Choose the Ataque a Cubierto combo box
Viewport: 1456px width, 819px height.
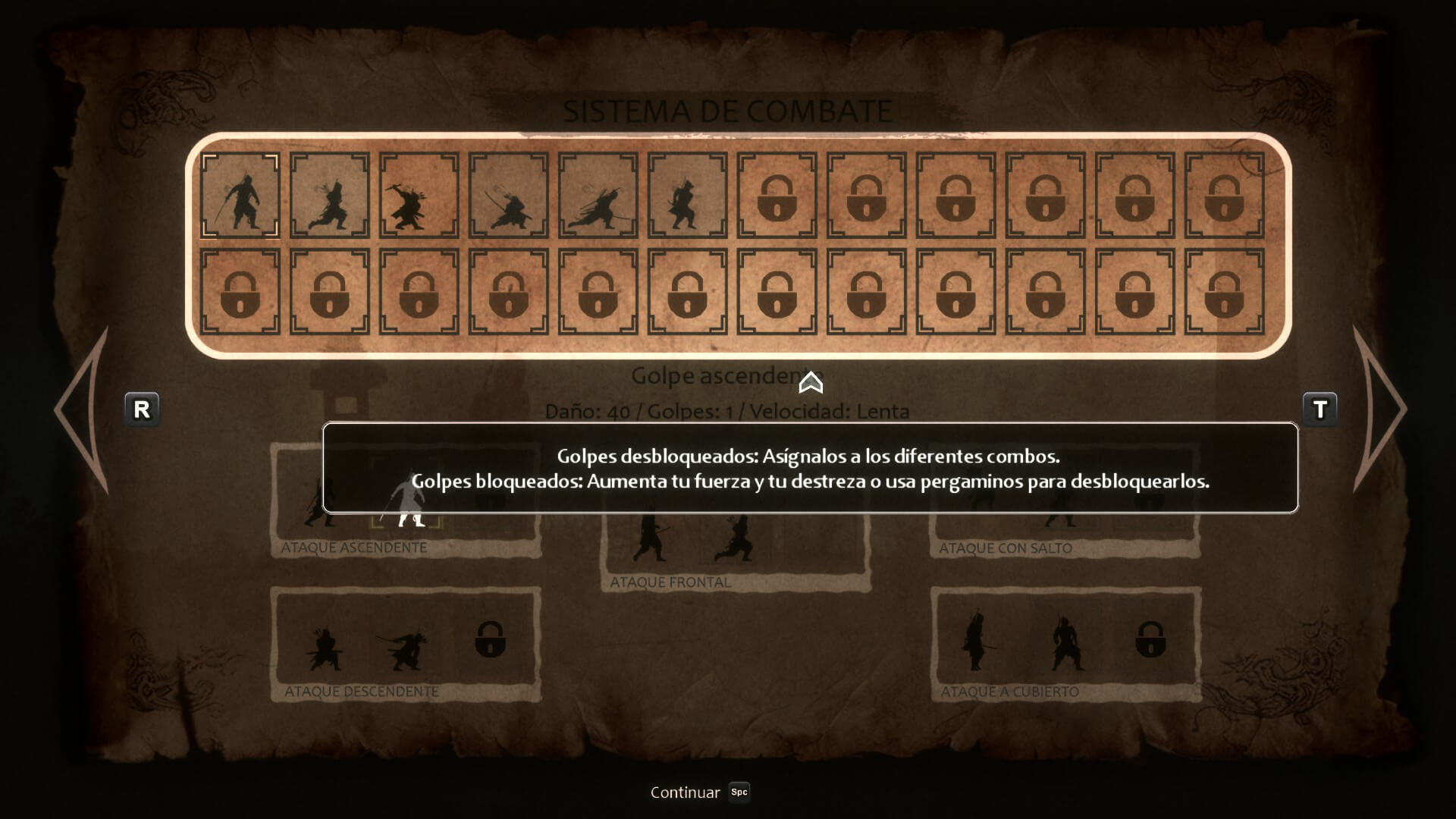pos(1065,645)
